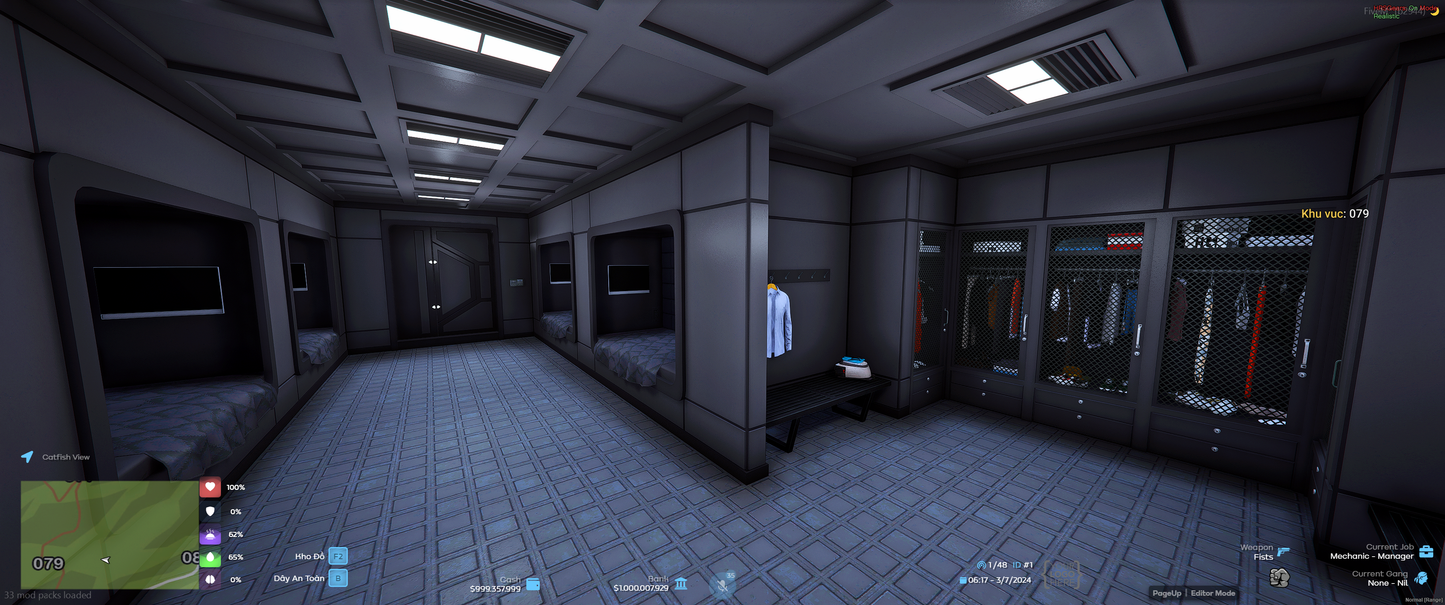Click the red heart health icon
1445x605 pixels.
point(210,487)
